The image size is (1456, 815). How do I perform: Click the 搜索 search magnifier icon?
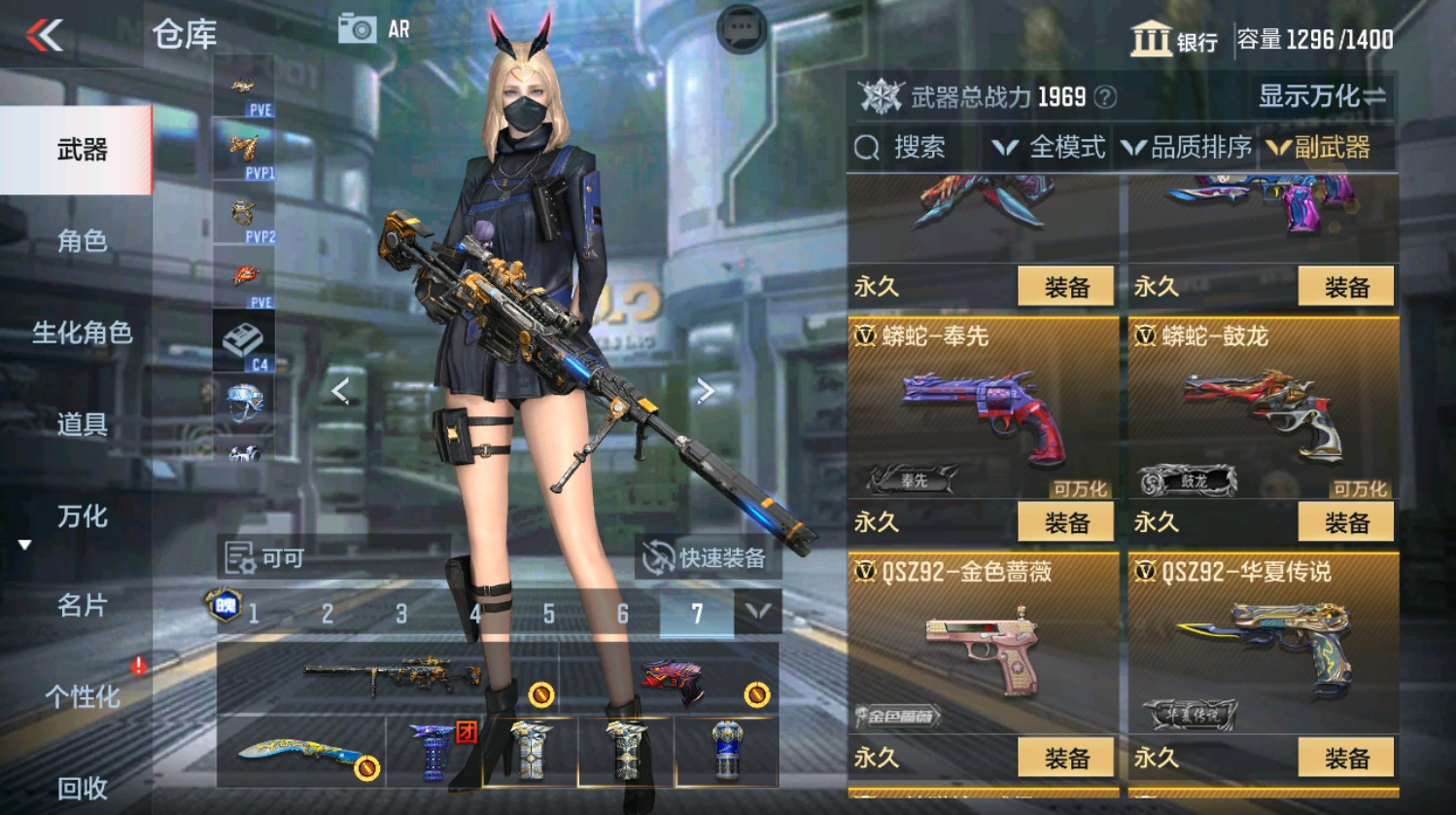click(x=865, y=148)
